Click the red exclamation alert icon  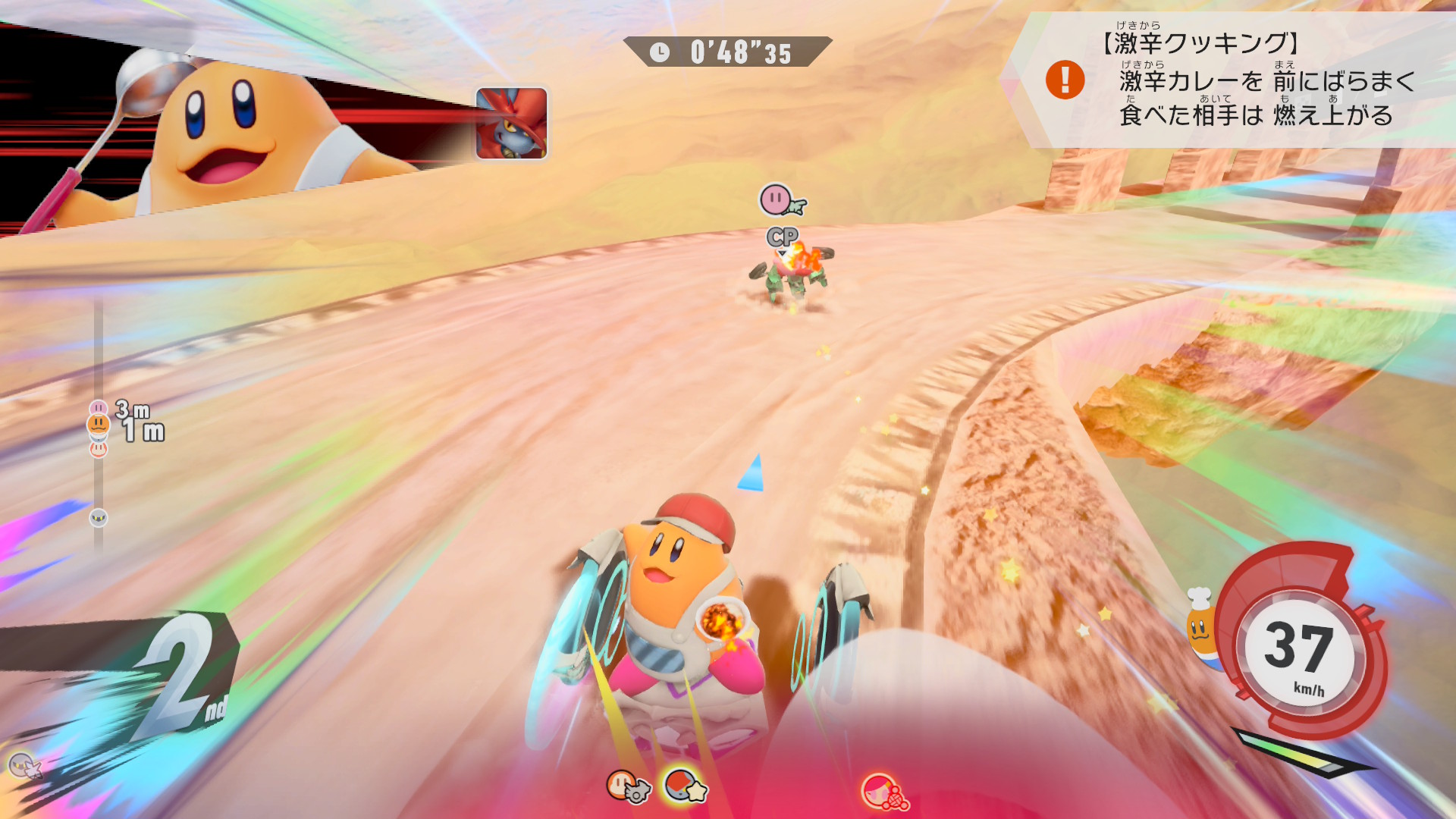click(1065, 80)
